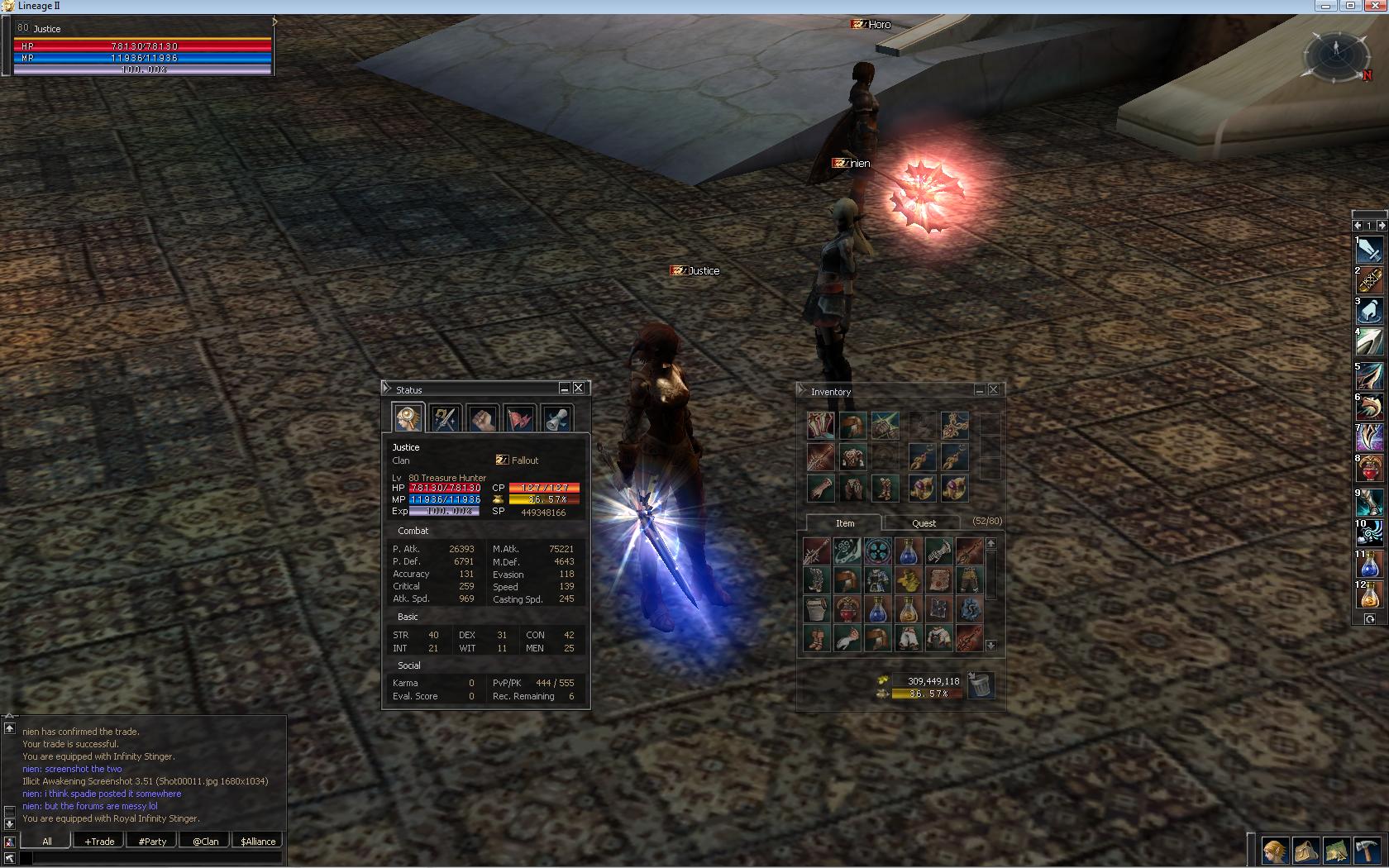The height and width of the screenshot is (868, 1389).
Task: Minimize the Inventory window
Action: pyautogui.click(x=979, y=390)
